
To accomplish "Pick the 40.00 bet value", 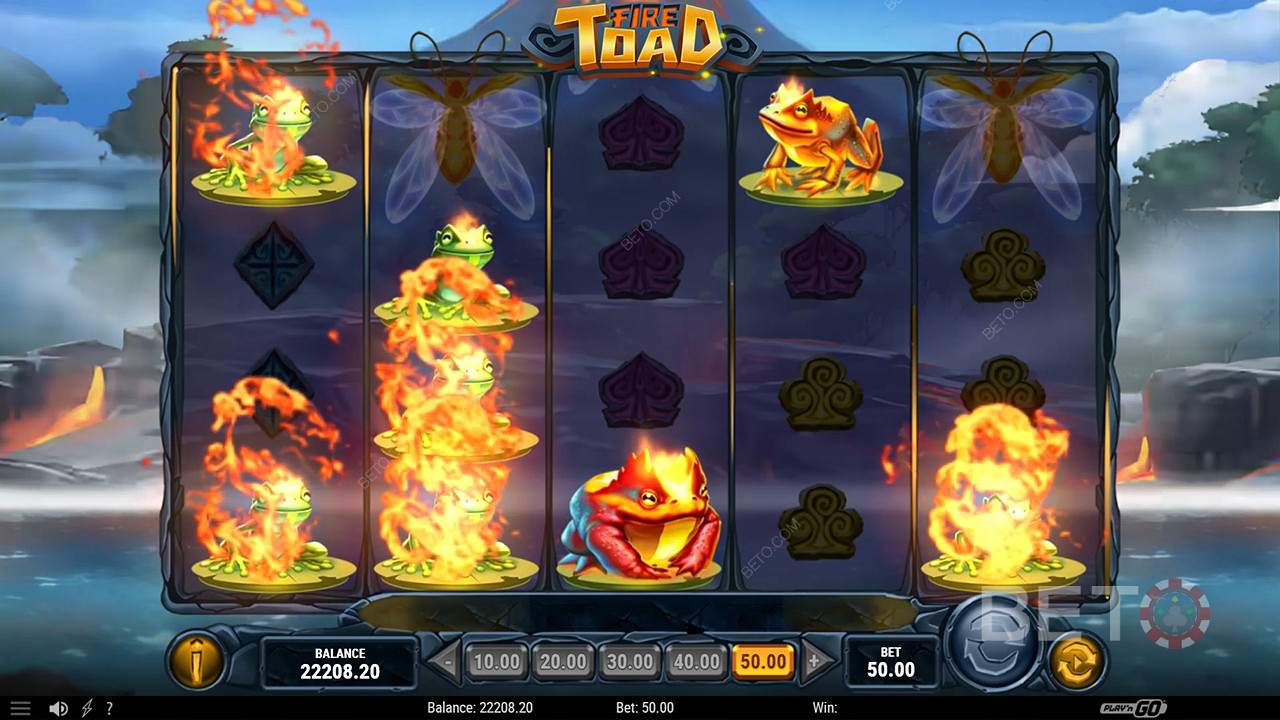I will 696,661.
